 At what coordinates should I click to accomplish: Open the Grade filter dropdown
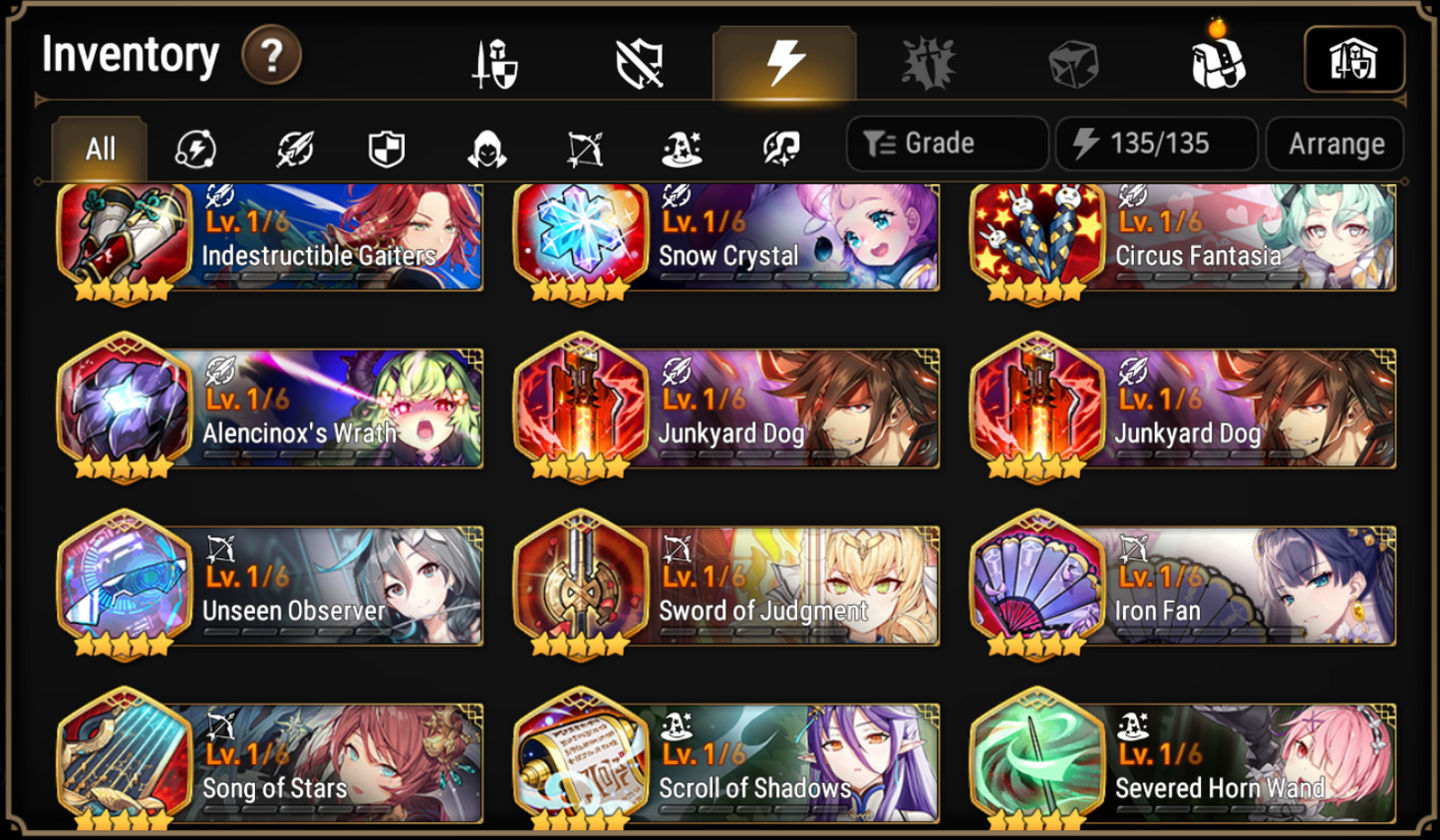[x=945, y=143]
